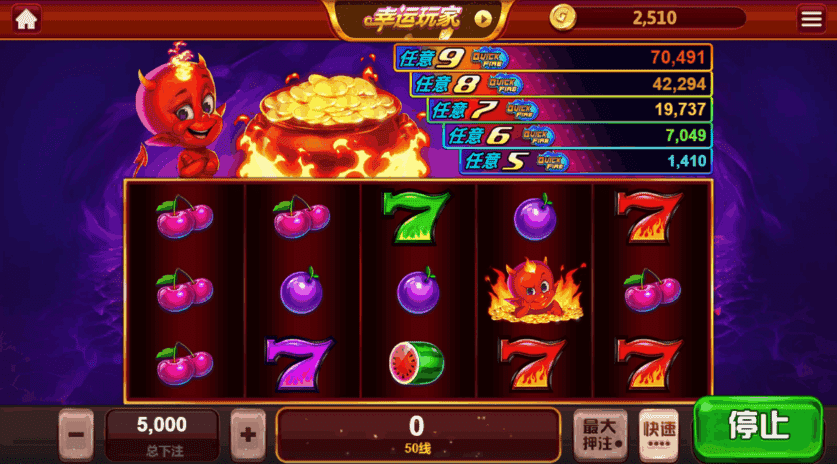Stop the reels with 停止
Screen dimensions: 837x464
(759, 428)
